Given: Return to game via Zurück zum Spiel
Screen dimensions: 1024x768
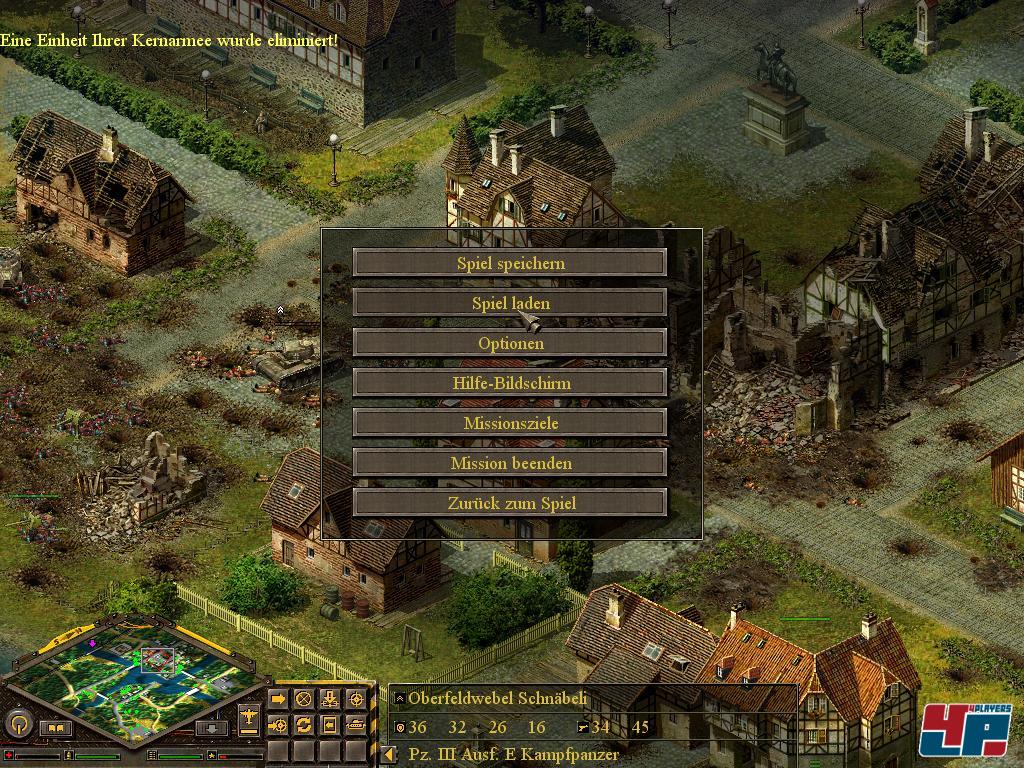Looking at the screenshot, I should pyautogui.click(x=510, y=503).
